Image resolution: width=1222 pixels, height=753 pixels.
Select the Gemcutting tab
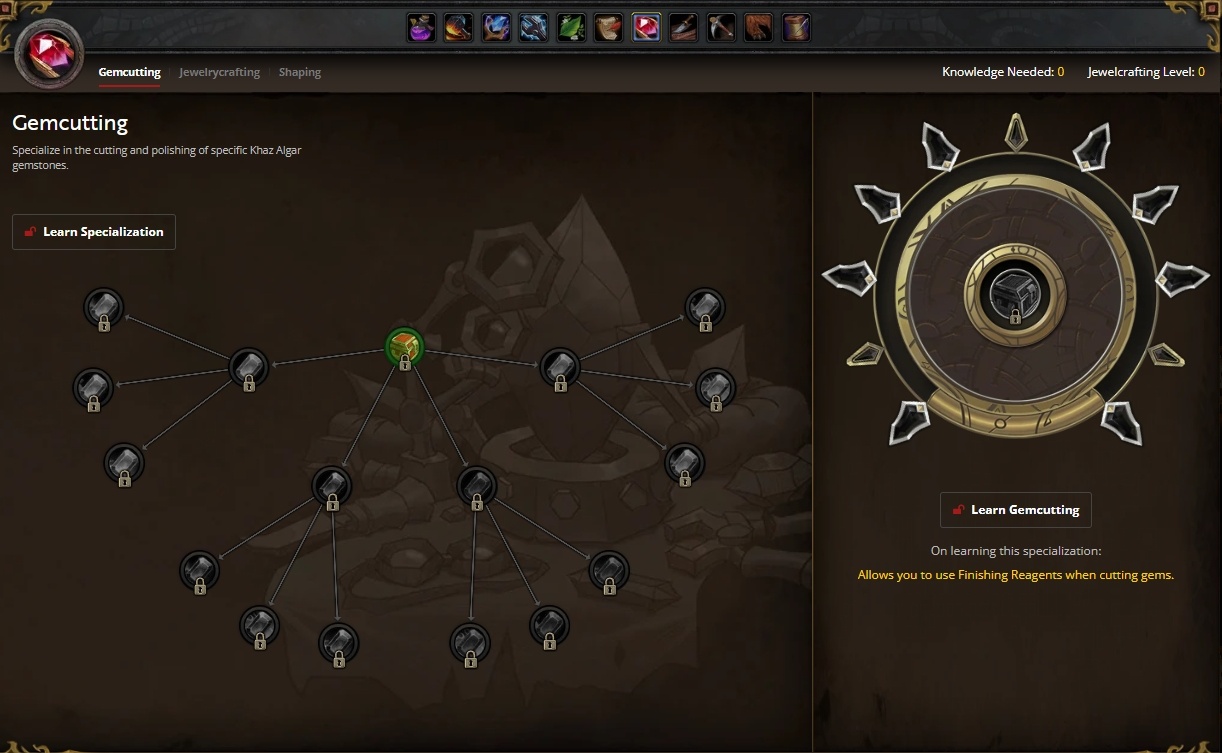coord(129,72)
